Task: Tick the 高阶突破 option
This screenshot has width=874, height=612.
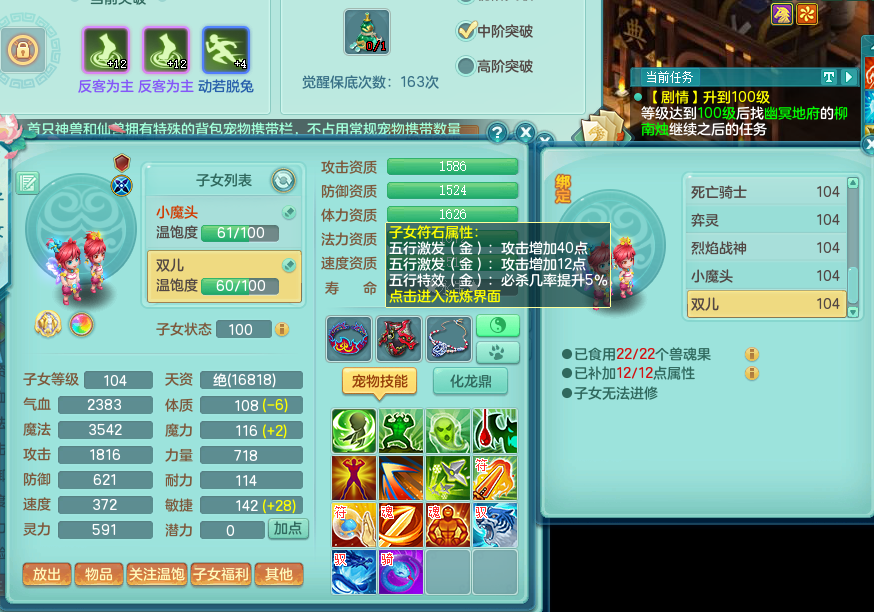Action: 466,66
